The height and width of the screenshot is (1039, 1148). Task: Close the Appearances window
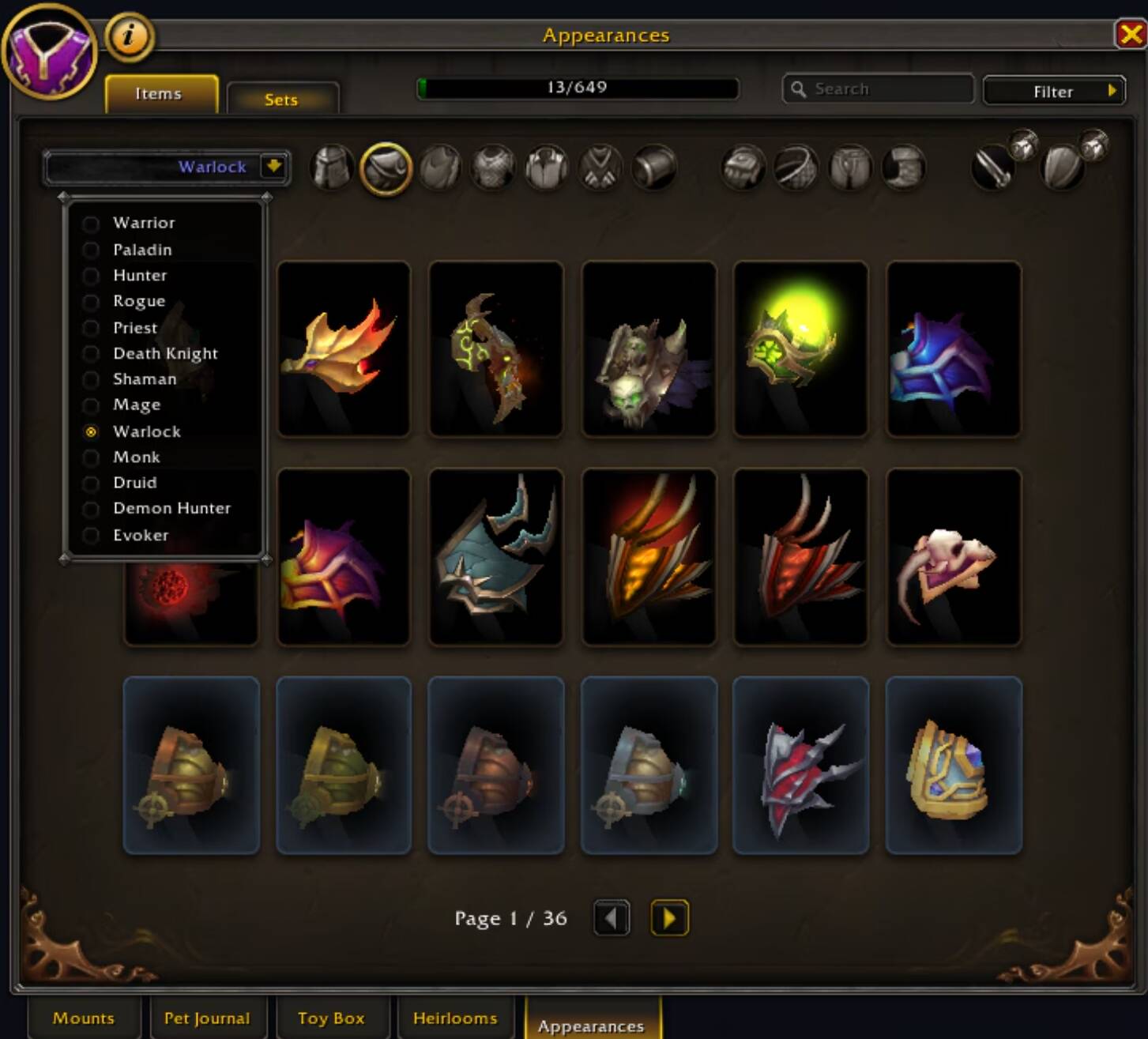click(1130, 35)
